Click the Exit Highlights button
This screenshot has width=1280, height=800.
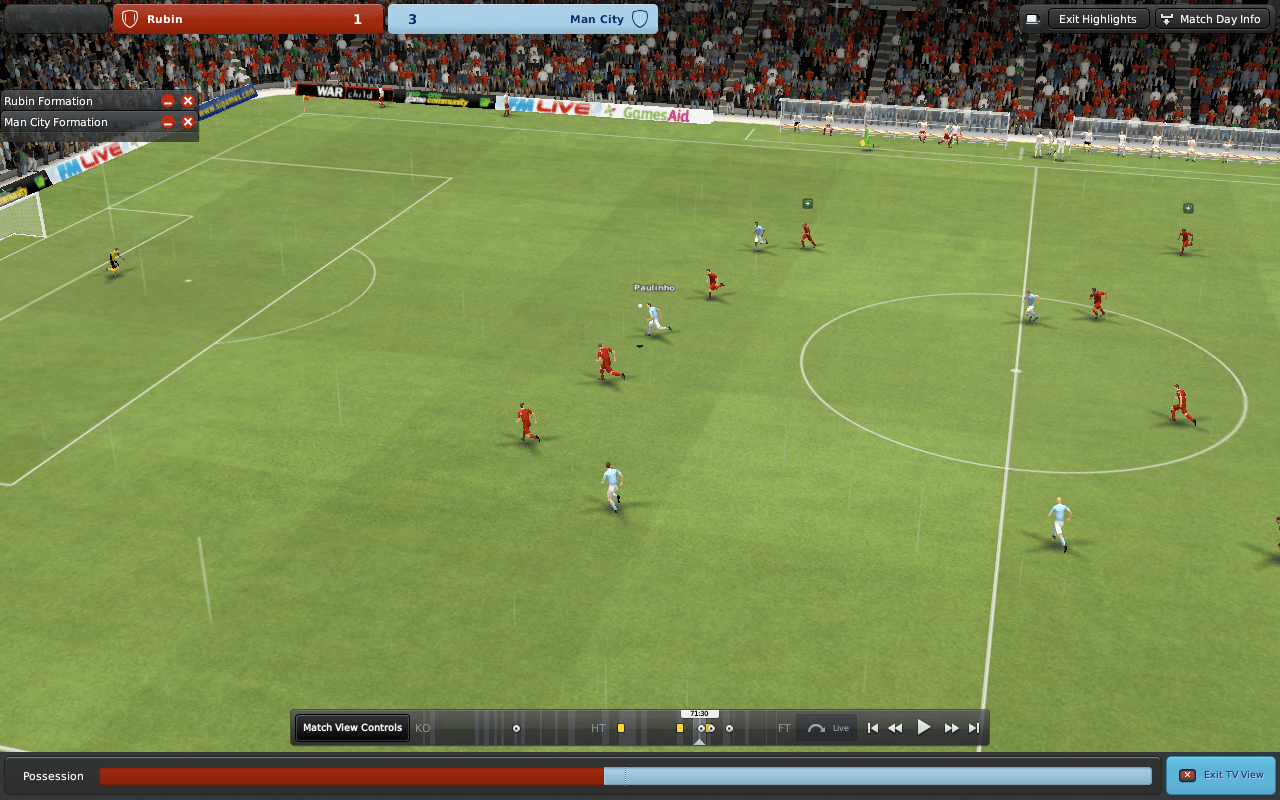pos(1097,18)
